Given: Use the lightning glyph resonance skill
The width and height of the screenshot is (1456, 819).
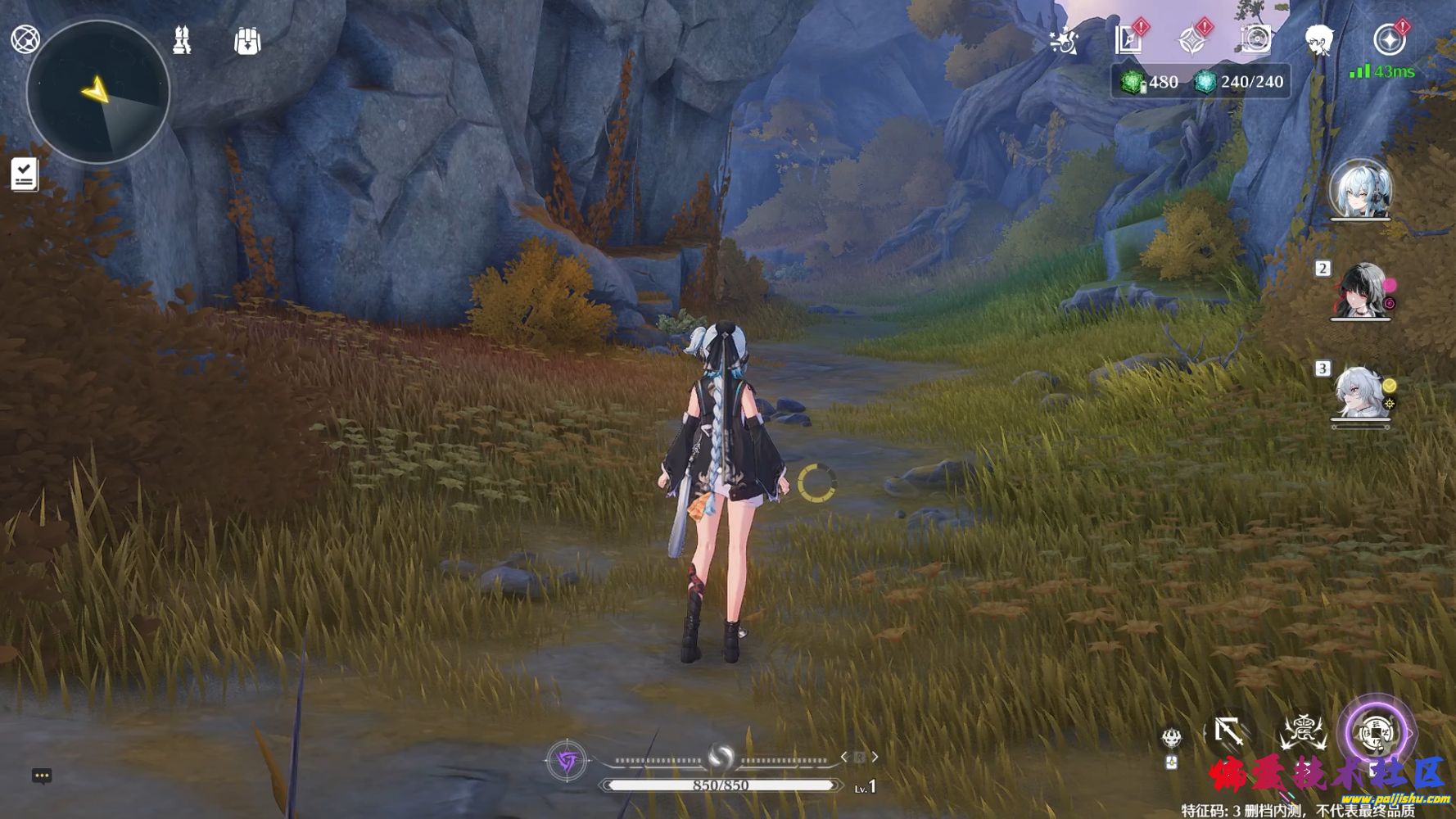Looking at the screenshot, I should coord(1302,731).
